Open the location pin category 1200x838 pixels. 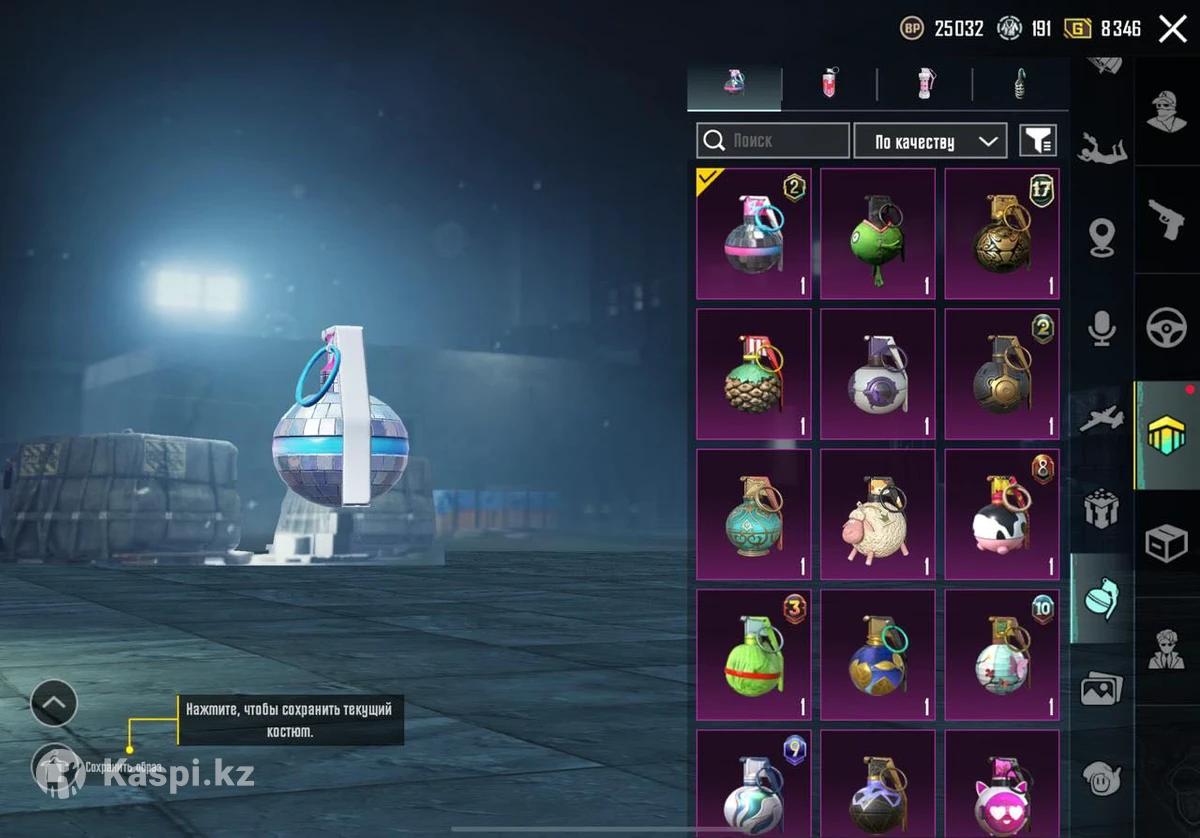coord(1102,236)
